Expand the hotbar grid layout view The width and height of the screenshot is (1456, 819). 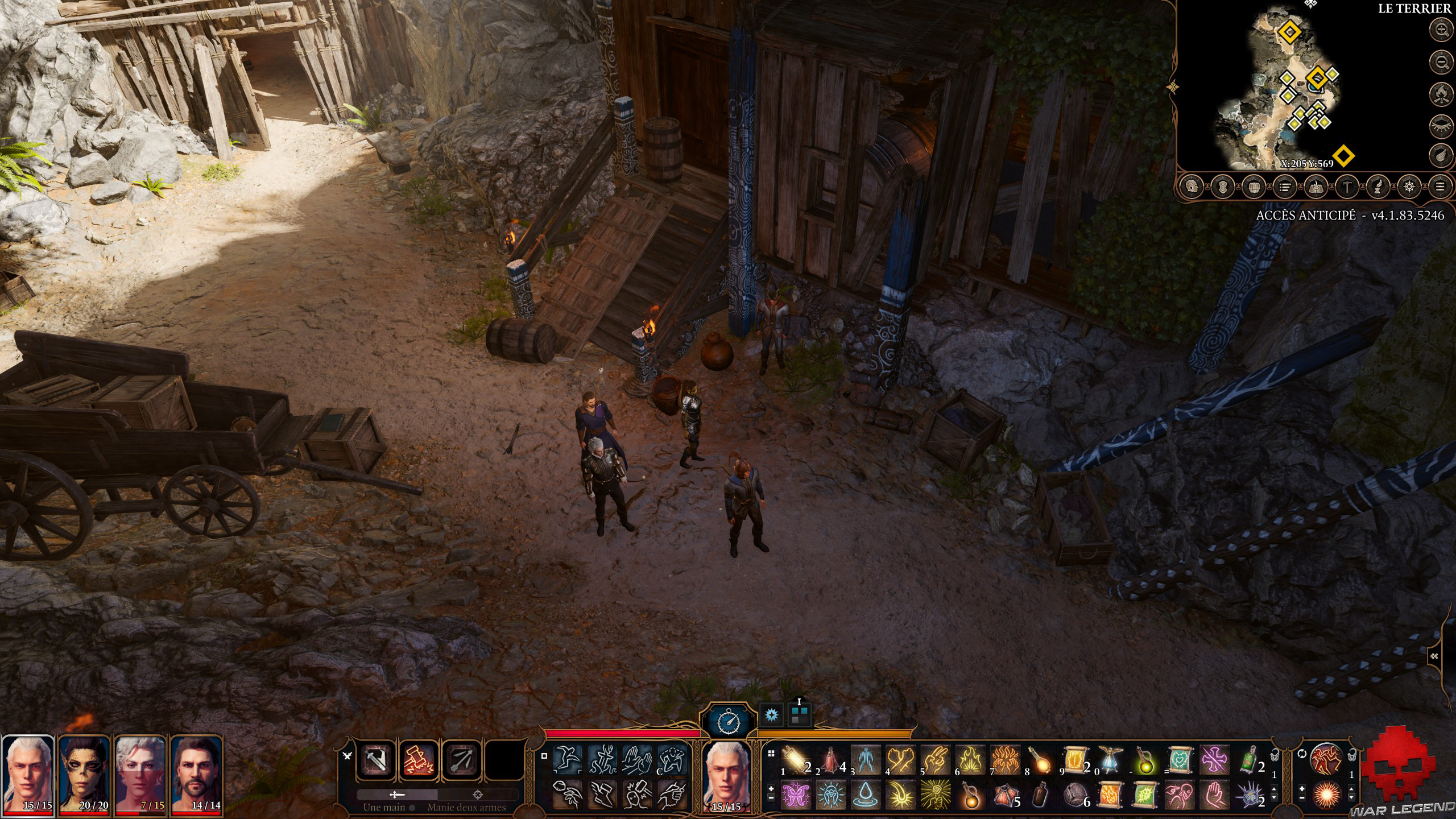point(771,754)
